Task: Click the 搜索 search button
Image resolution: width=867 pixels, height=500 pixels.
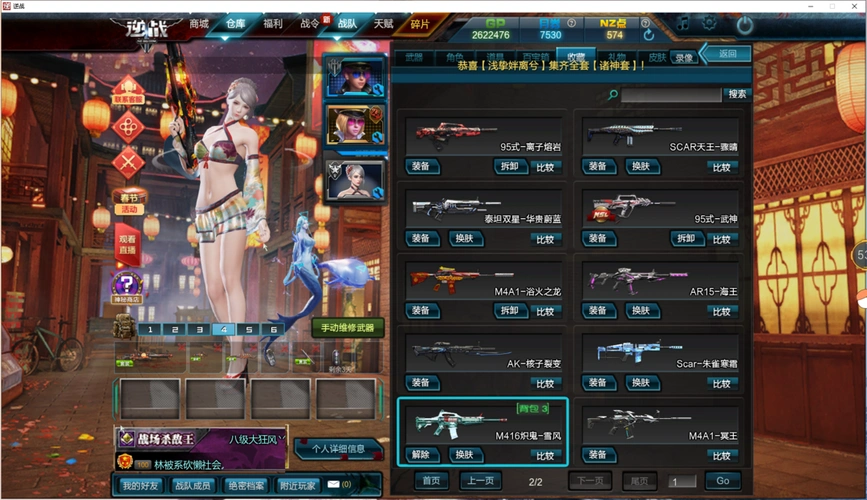Action: (x=737, y=94)
